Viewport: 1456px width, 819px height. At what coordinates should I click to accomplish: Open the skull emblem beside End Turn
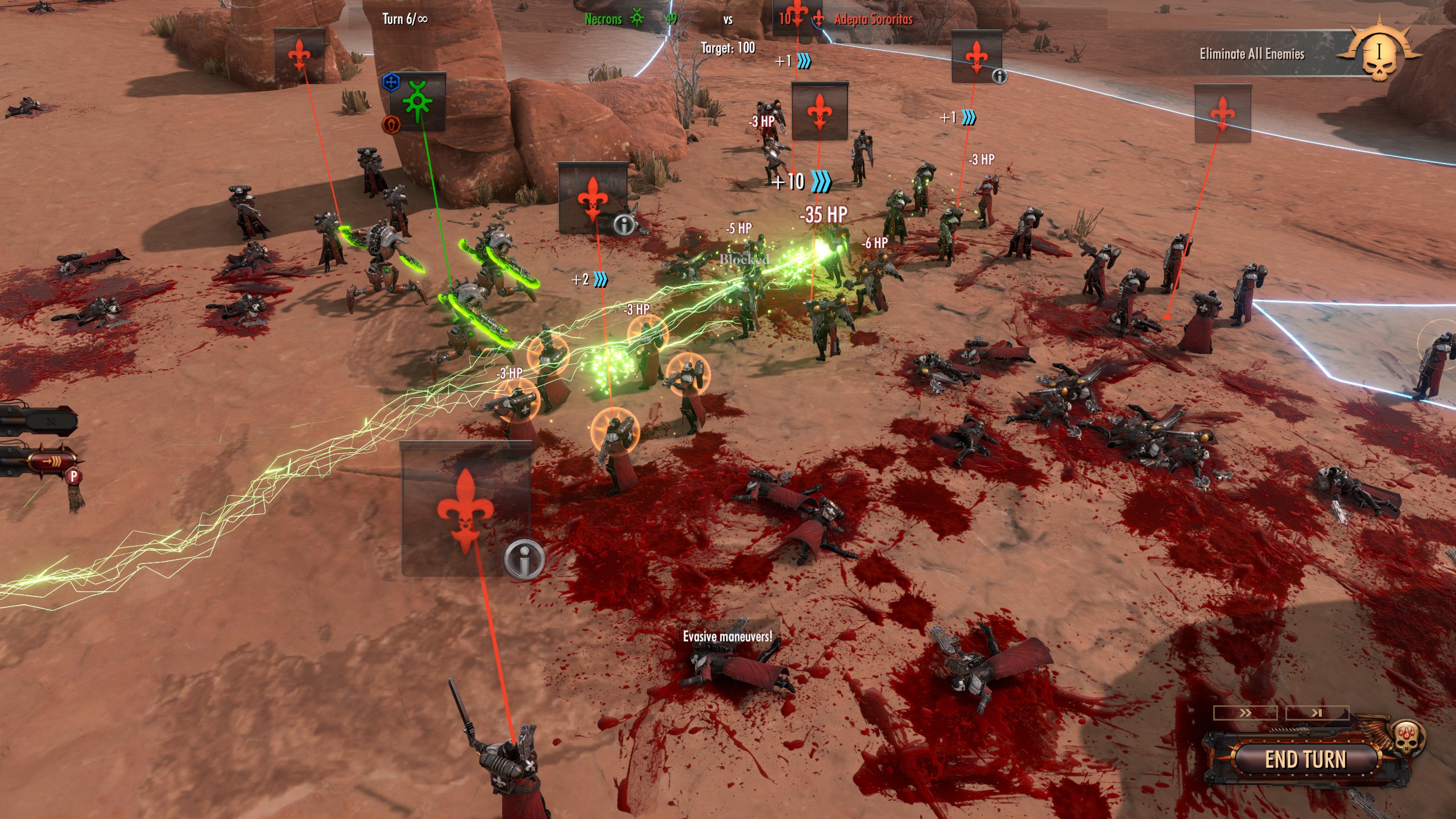click(1407, 736)
